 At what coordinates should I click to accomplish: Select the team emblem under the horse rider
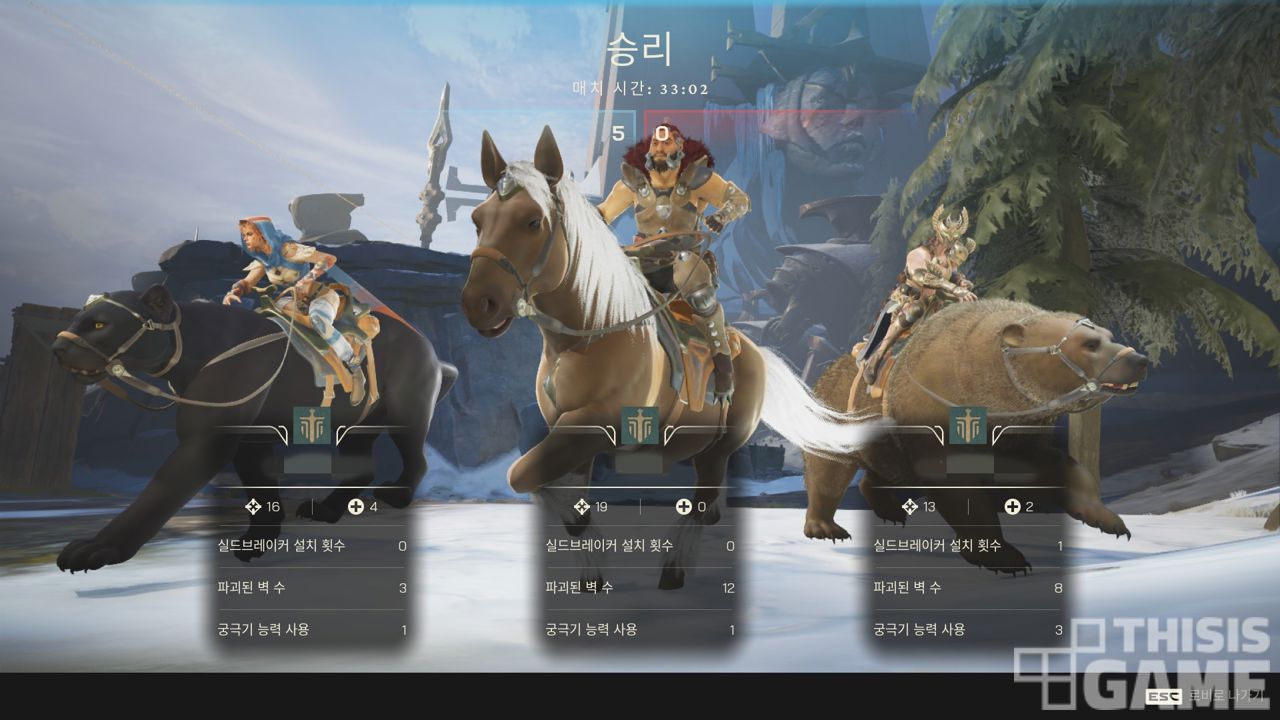click(640, 426)
